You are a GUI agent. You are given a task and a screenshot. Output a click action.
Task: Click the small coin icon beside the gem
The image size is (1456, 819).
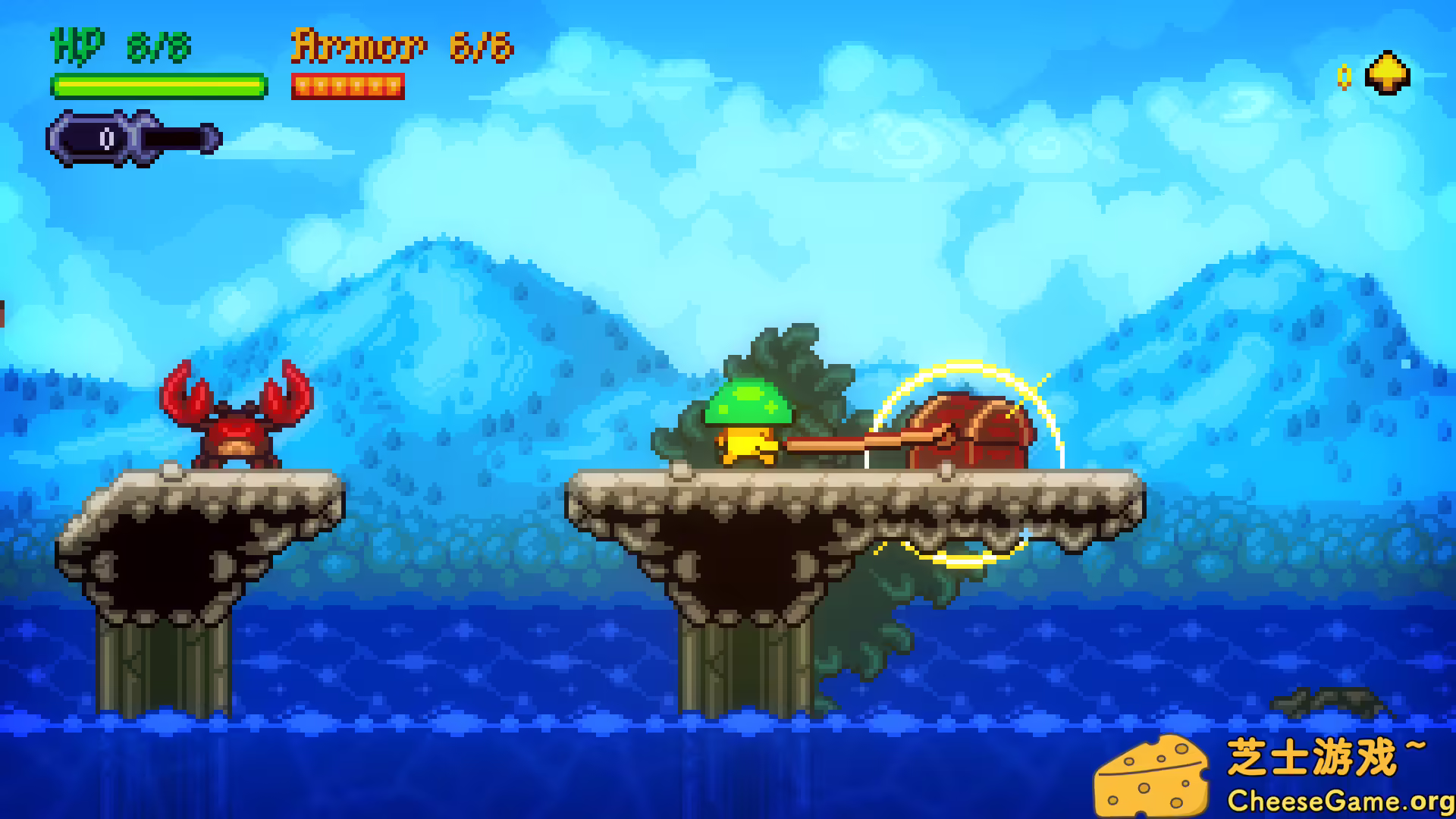(x=1345, y=78)
